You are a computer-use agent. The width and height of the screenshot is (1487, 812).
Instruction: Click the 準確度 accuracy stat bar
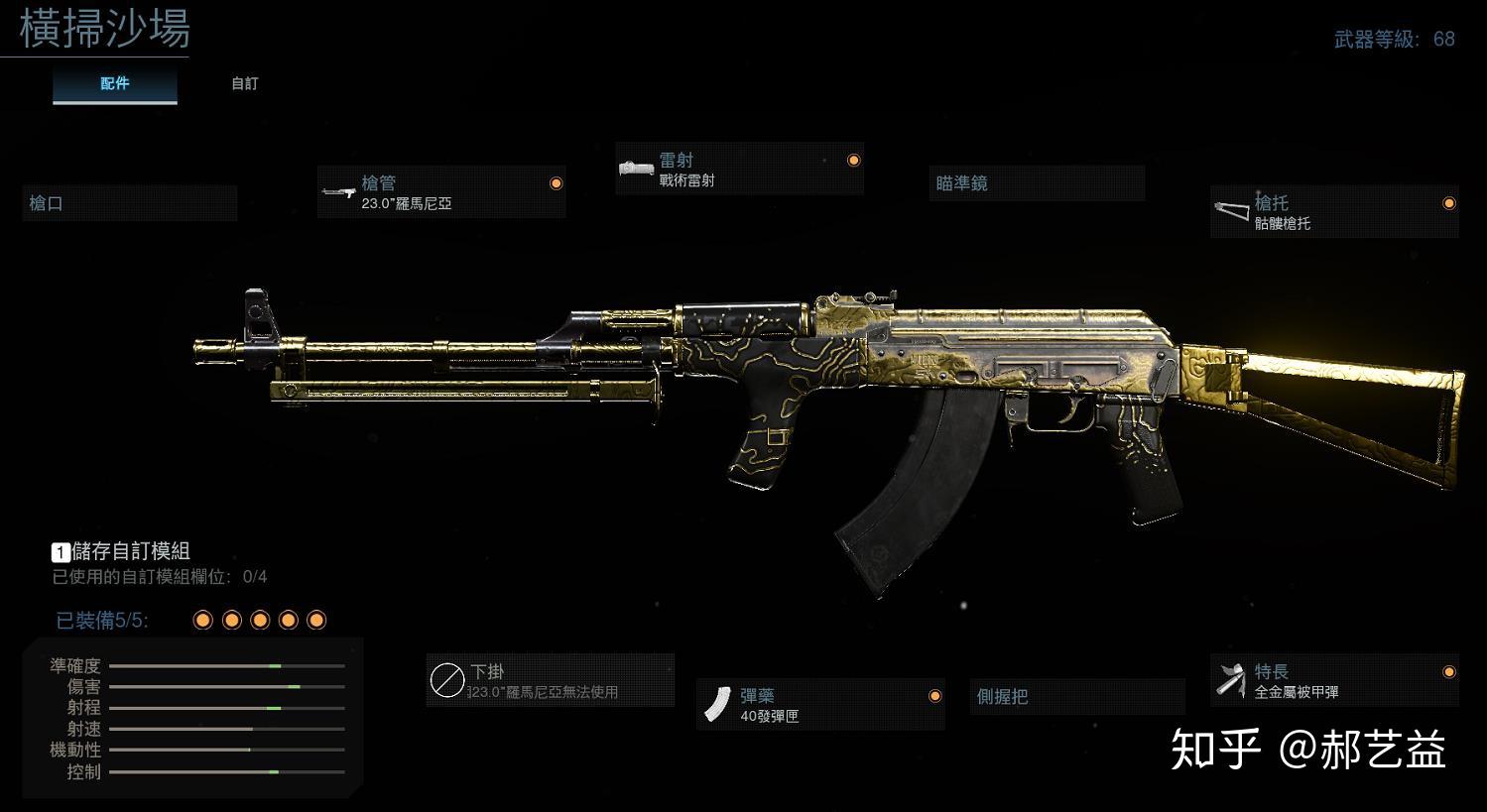point(228,667)
